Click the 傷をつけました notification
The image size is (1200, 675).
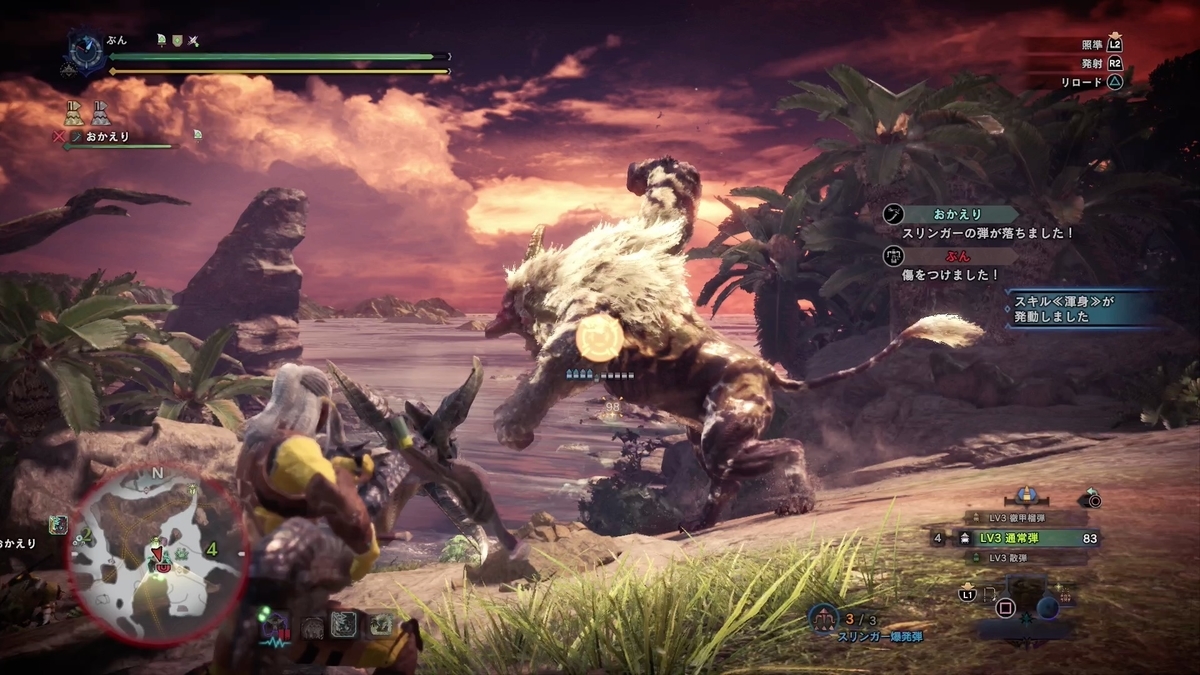tap(950, 266)
